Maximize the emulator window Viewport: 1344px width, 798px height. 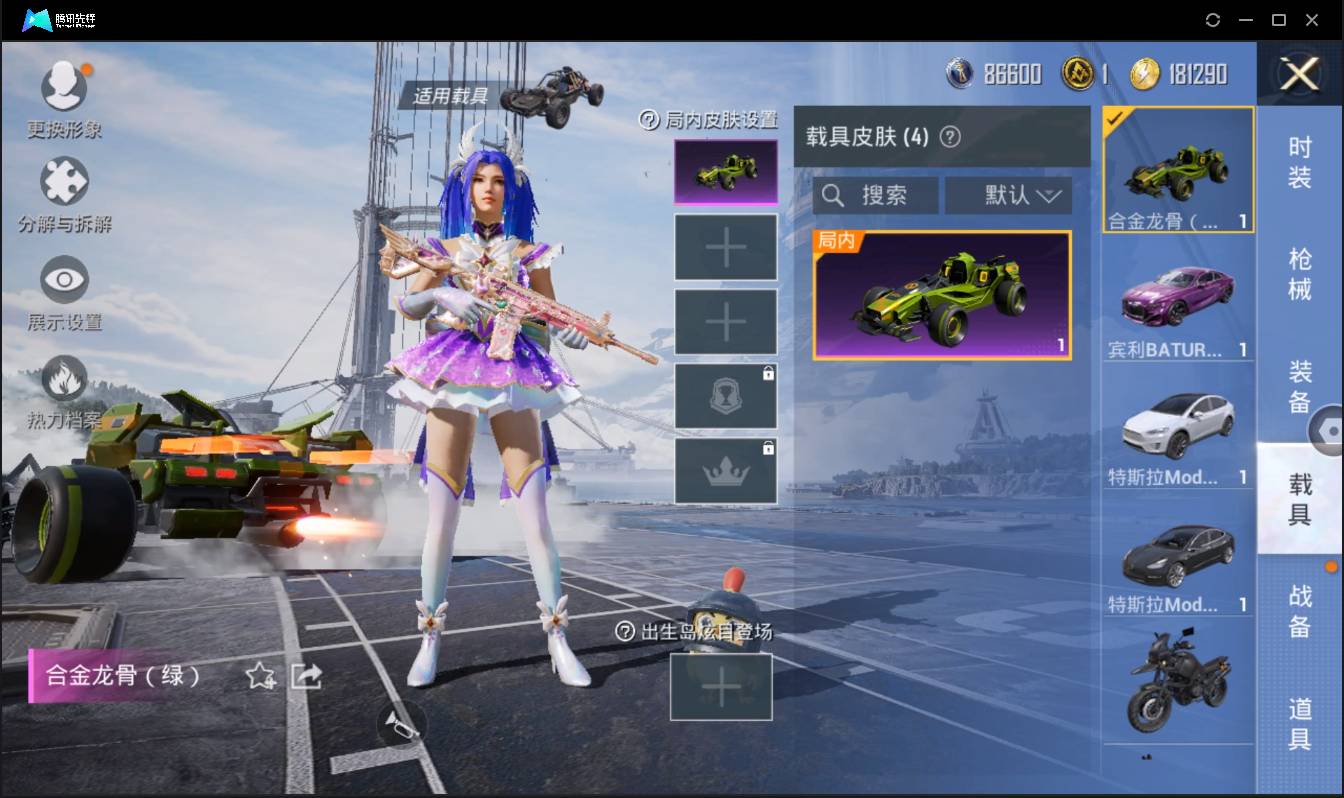click(1278, 20)
